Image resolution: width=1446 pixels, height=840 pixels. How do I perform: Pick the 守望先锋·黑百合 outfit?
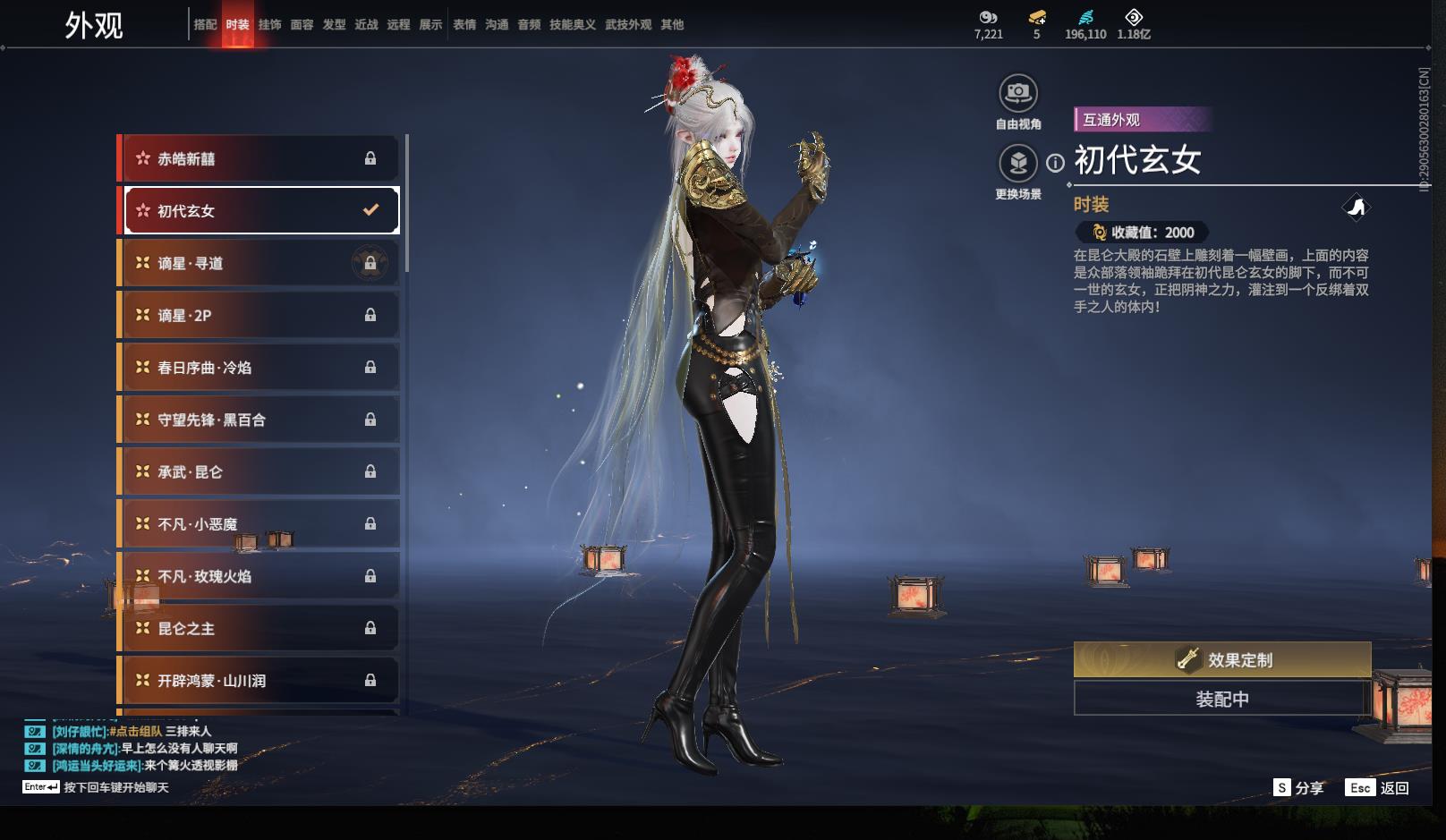(x=259, y=420)
